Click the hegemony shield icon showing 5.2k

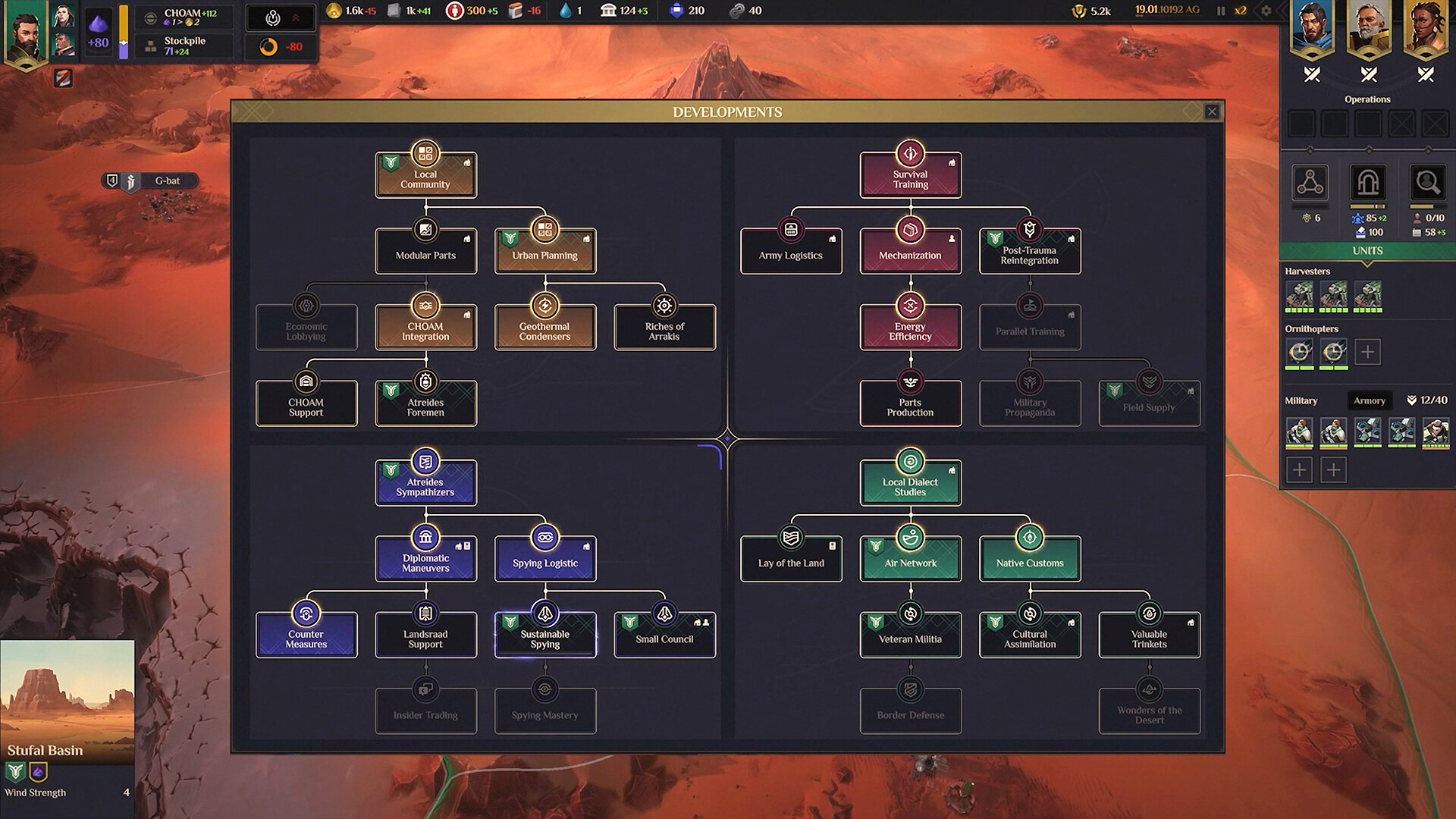(x=1080, y=11)
